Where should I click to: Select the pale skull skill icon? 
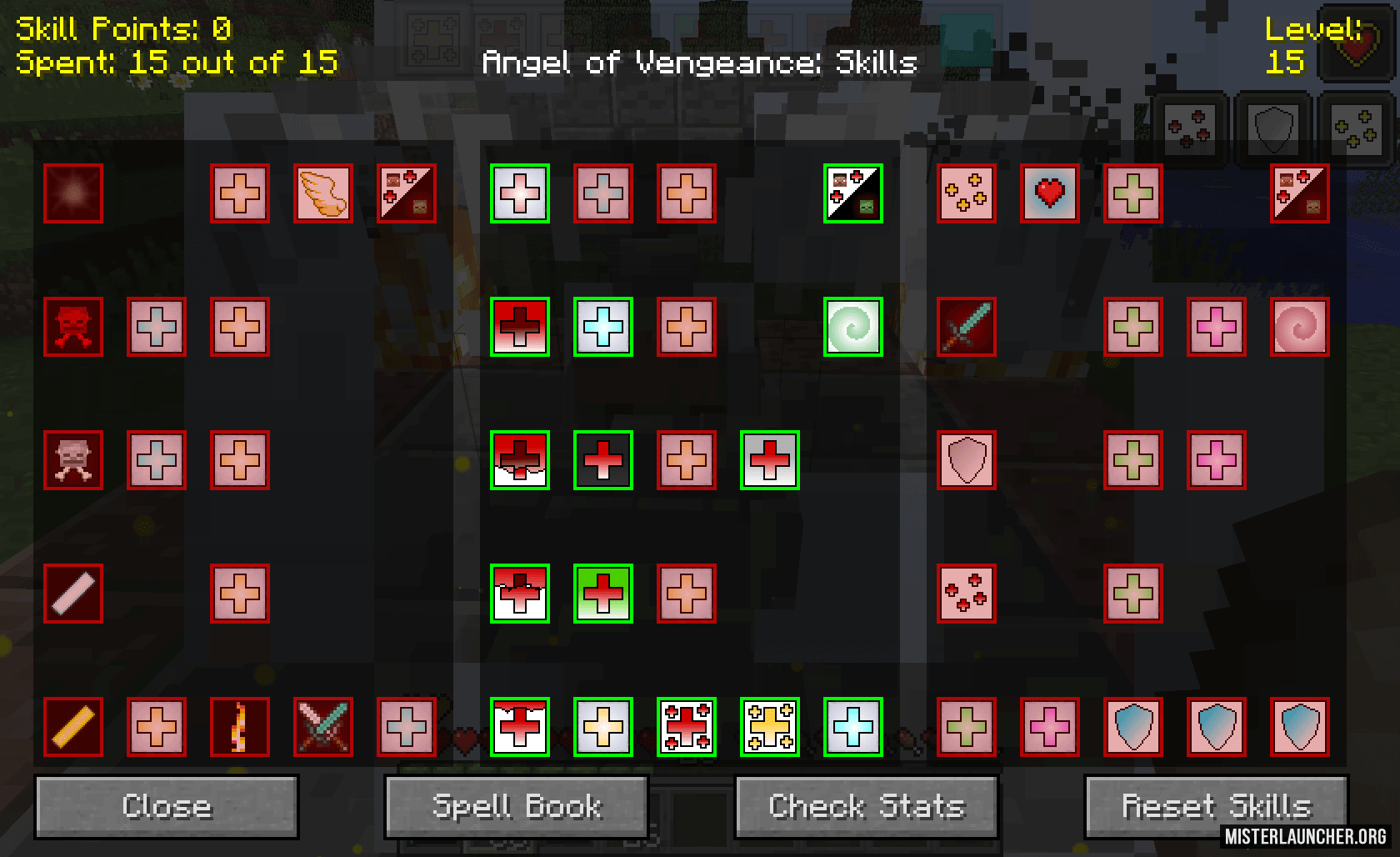(73, 460)
